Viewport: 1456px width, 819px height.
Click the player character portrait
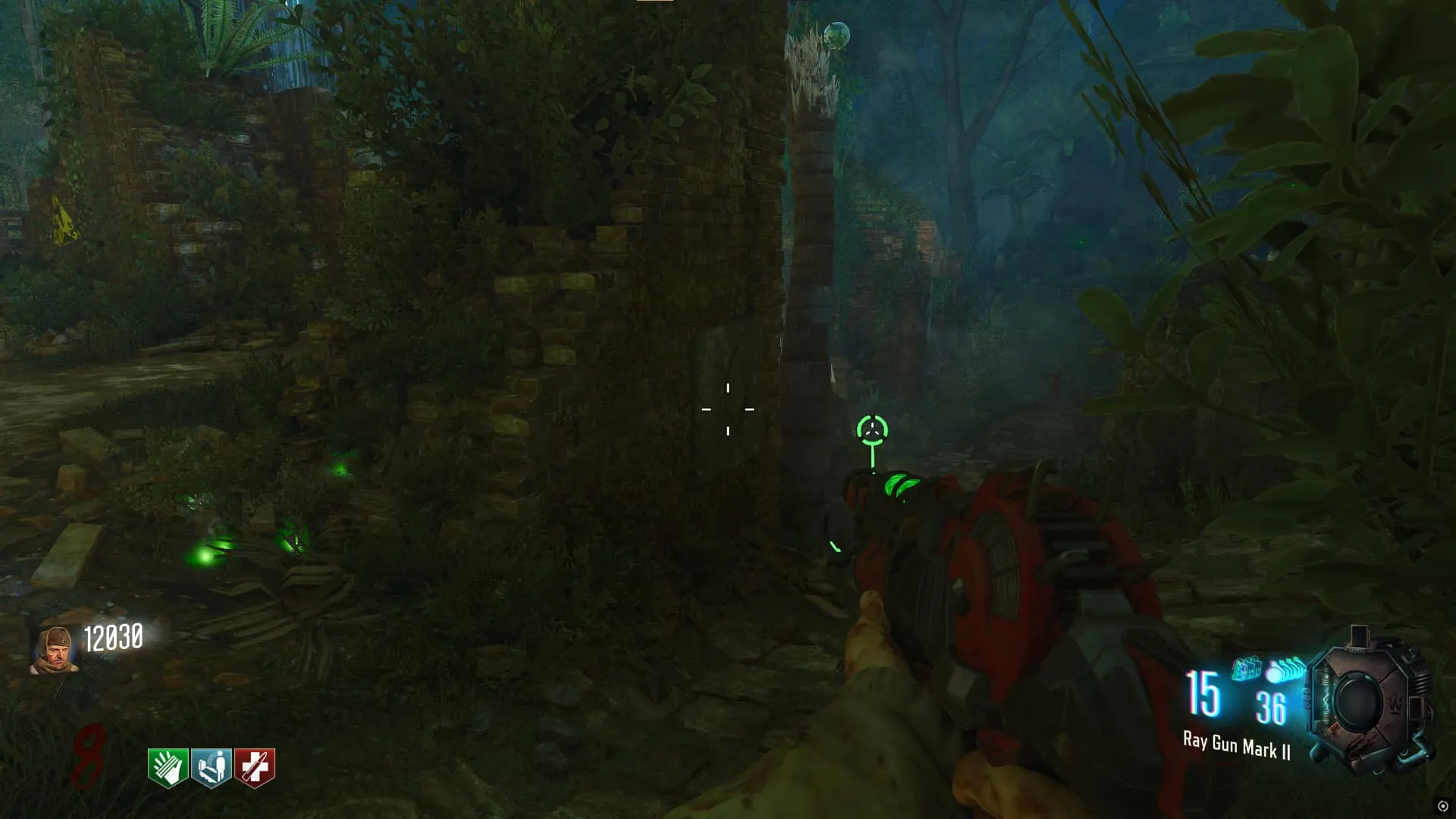(55, 650)
